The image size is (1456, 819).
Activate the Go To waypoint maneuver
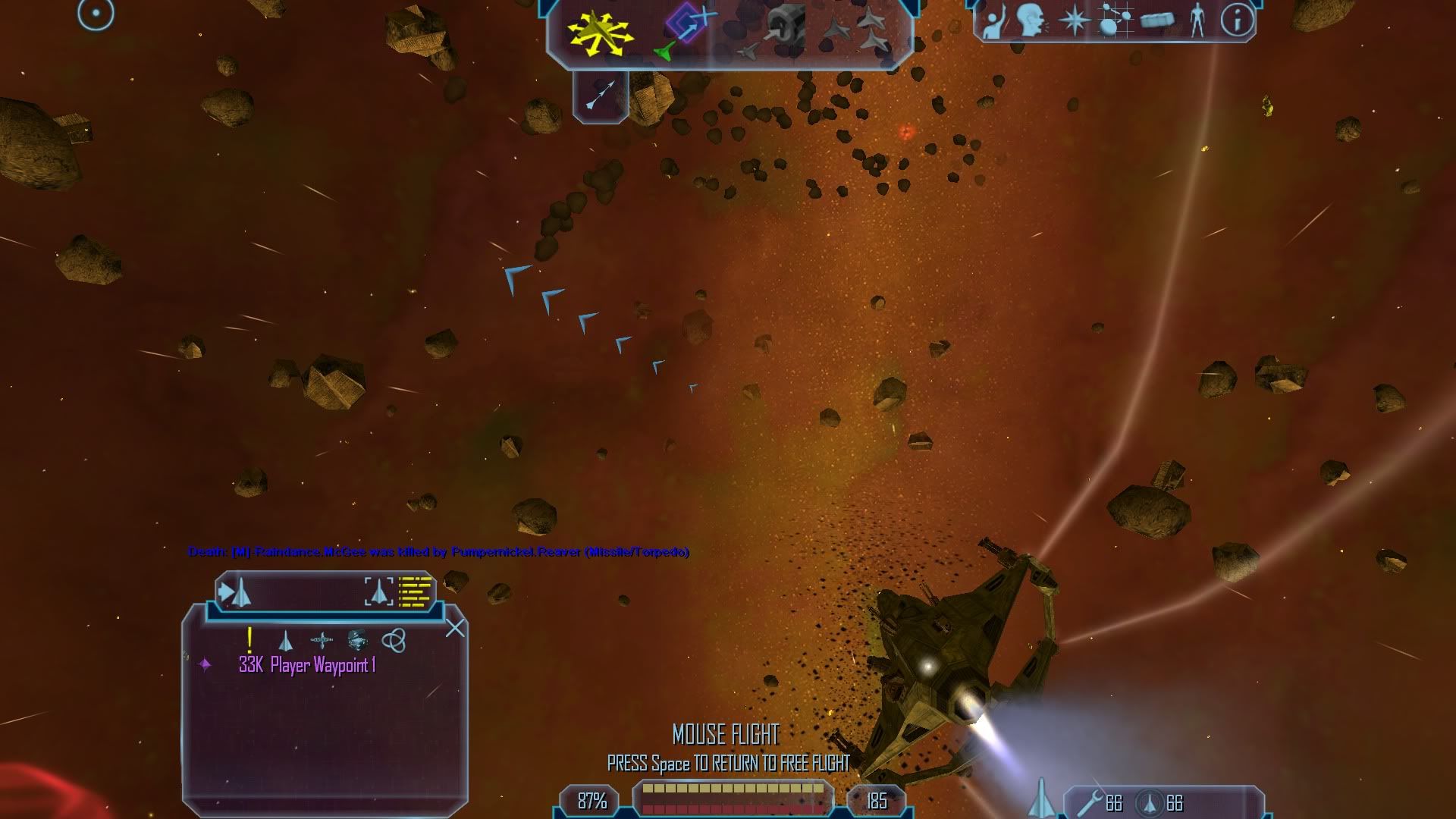pyautogui.click(x=686, y=30)
